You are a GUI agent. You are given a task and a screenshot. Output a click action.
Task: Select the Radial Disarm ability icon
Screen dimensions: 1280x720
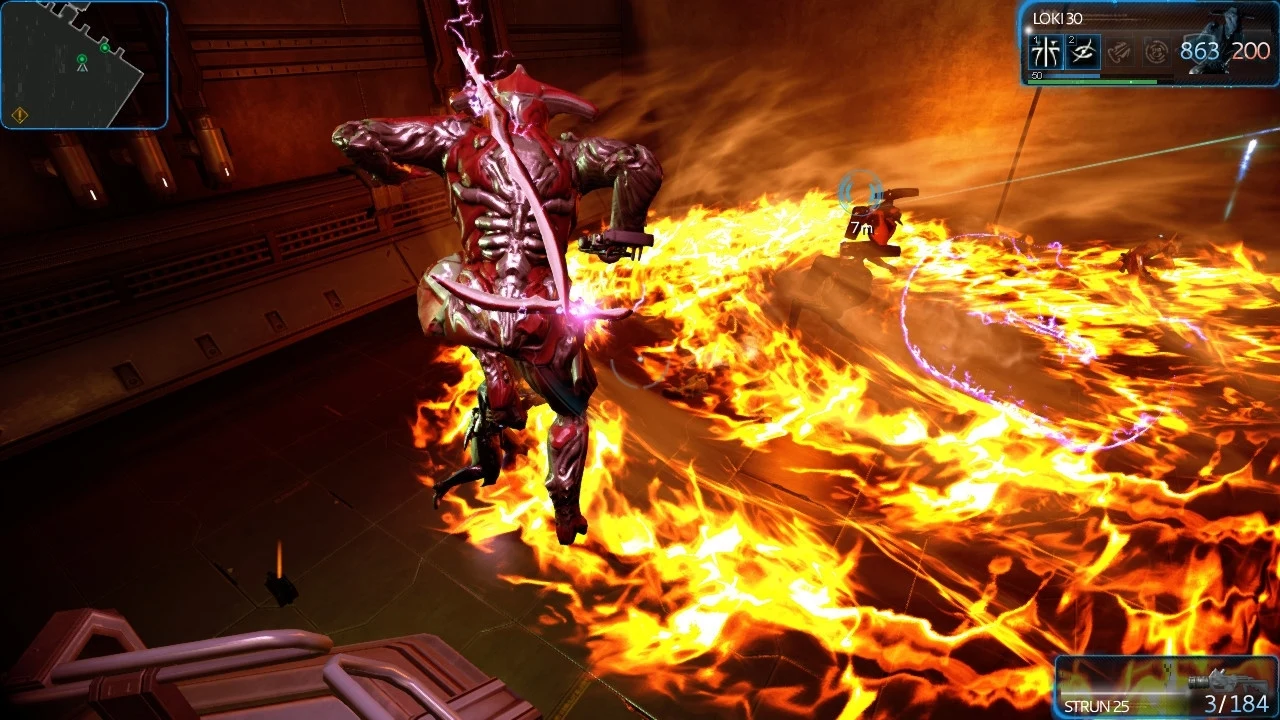click(x=1155, y=52)
